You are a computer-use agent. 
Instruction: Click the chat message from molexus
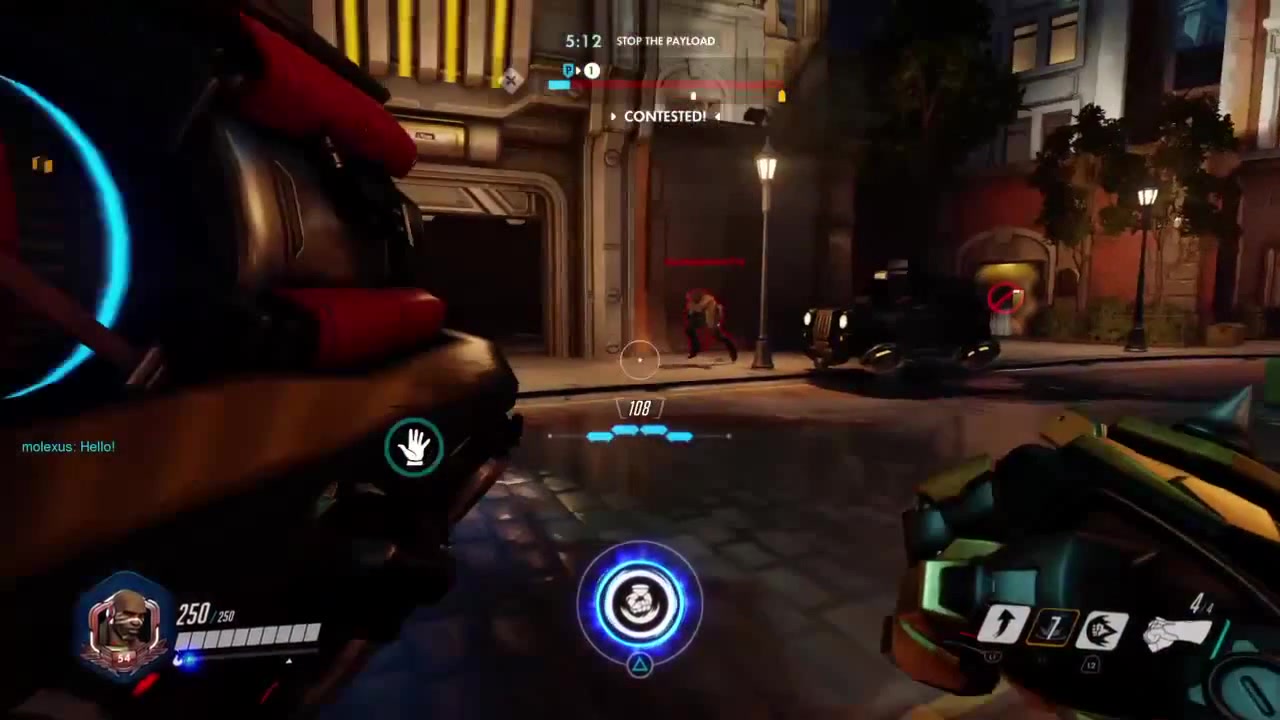pyautogui.click(x=67, y=447)
